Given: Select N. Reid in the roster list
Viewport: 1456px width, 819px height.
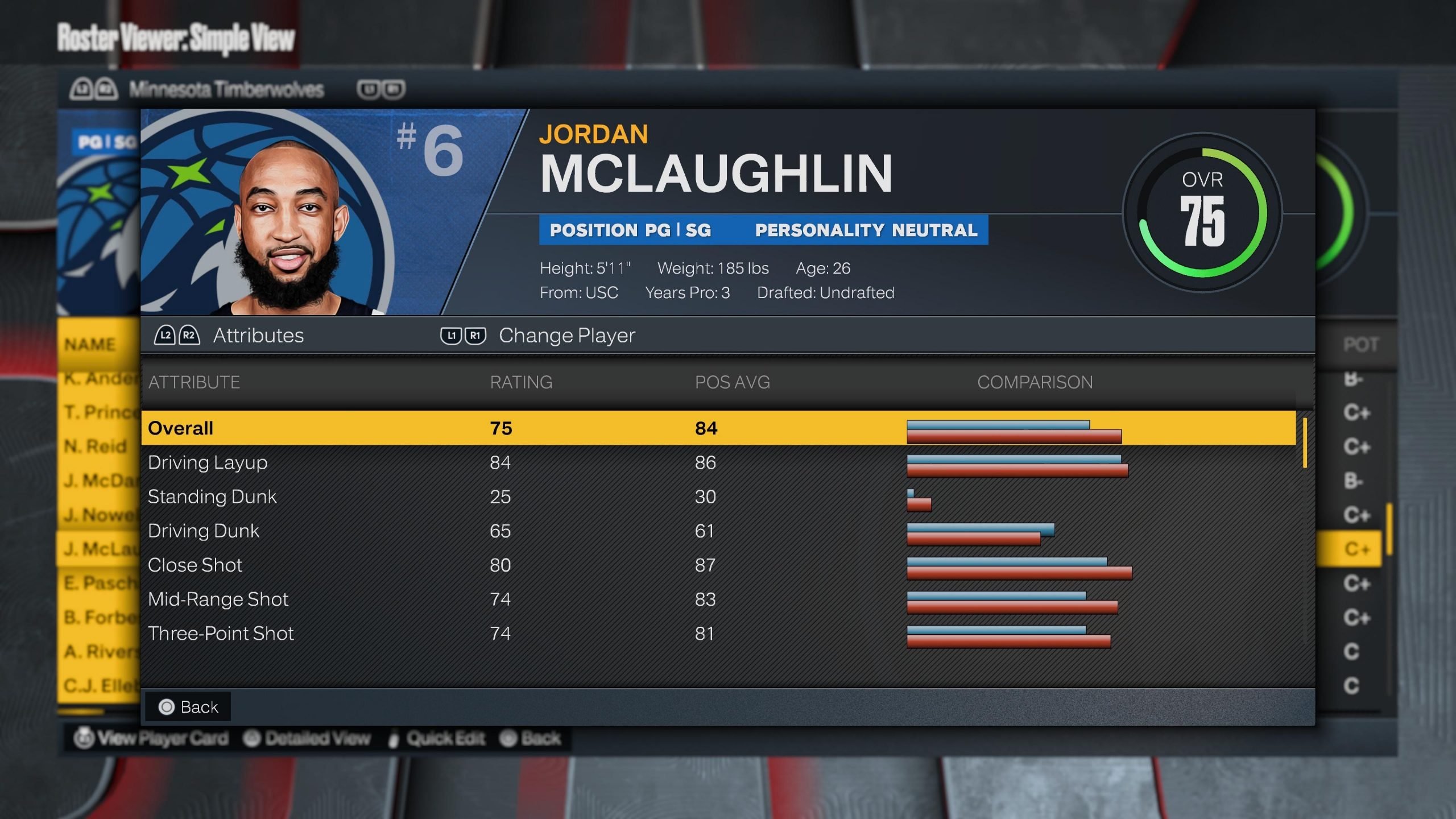Looking at the screenshot, I should 96,446.
